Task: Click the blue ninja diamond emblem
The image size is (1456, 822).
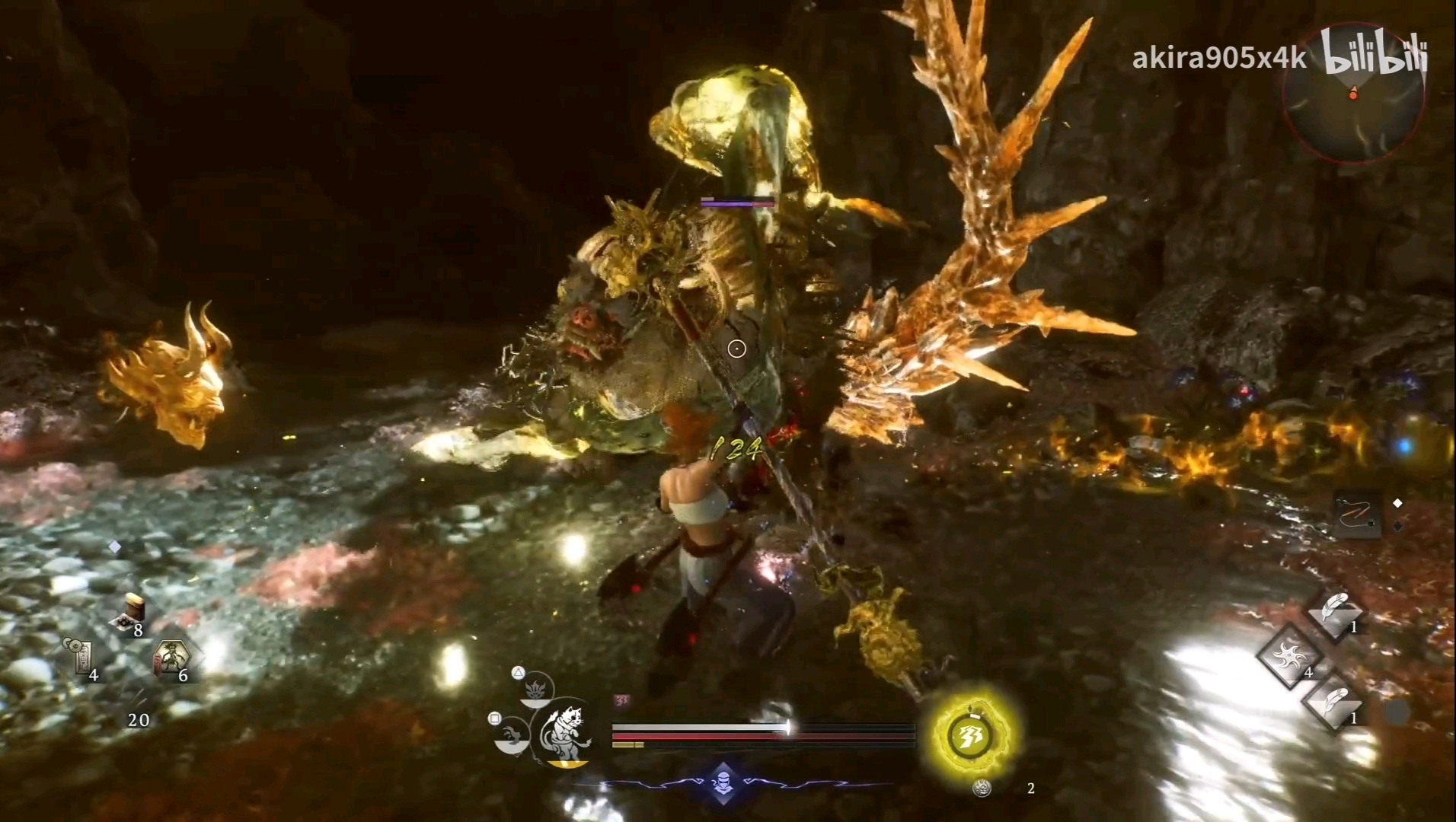Action: [723, 782]
